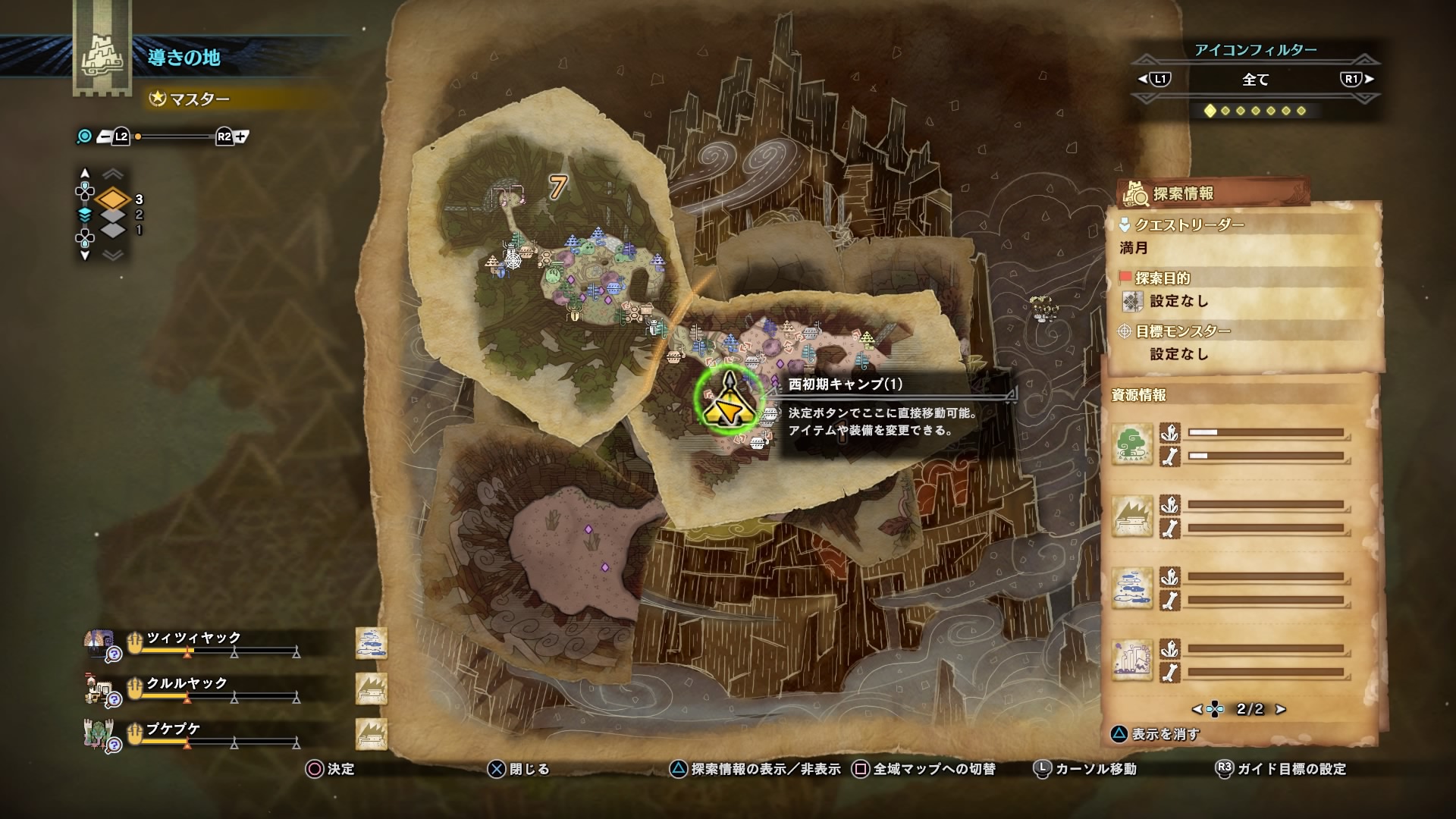Viewport: 1456px width, 819px height.
Task: Go to previous resource info page
Action: point(1197,710)
